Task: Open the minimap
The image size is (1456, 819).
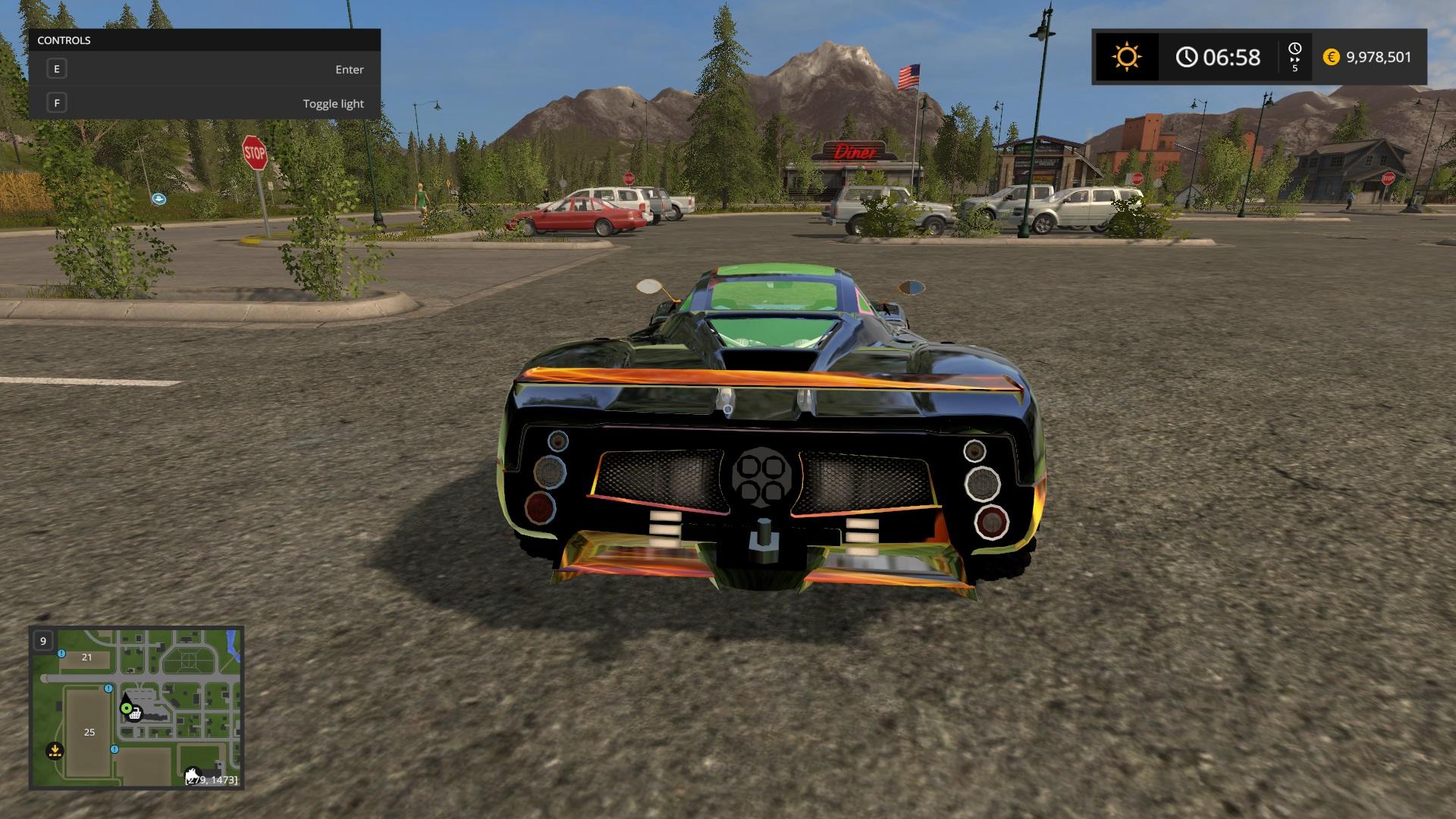Action: pos(136,708)
